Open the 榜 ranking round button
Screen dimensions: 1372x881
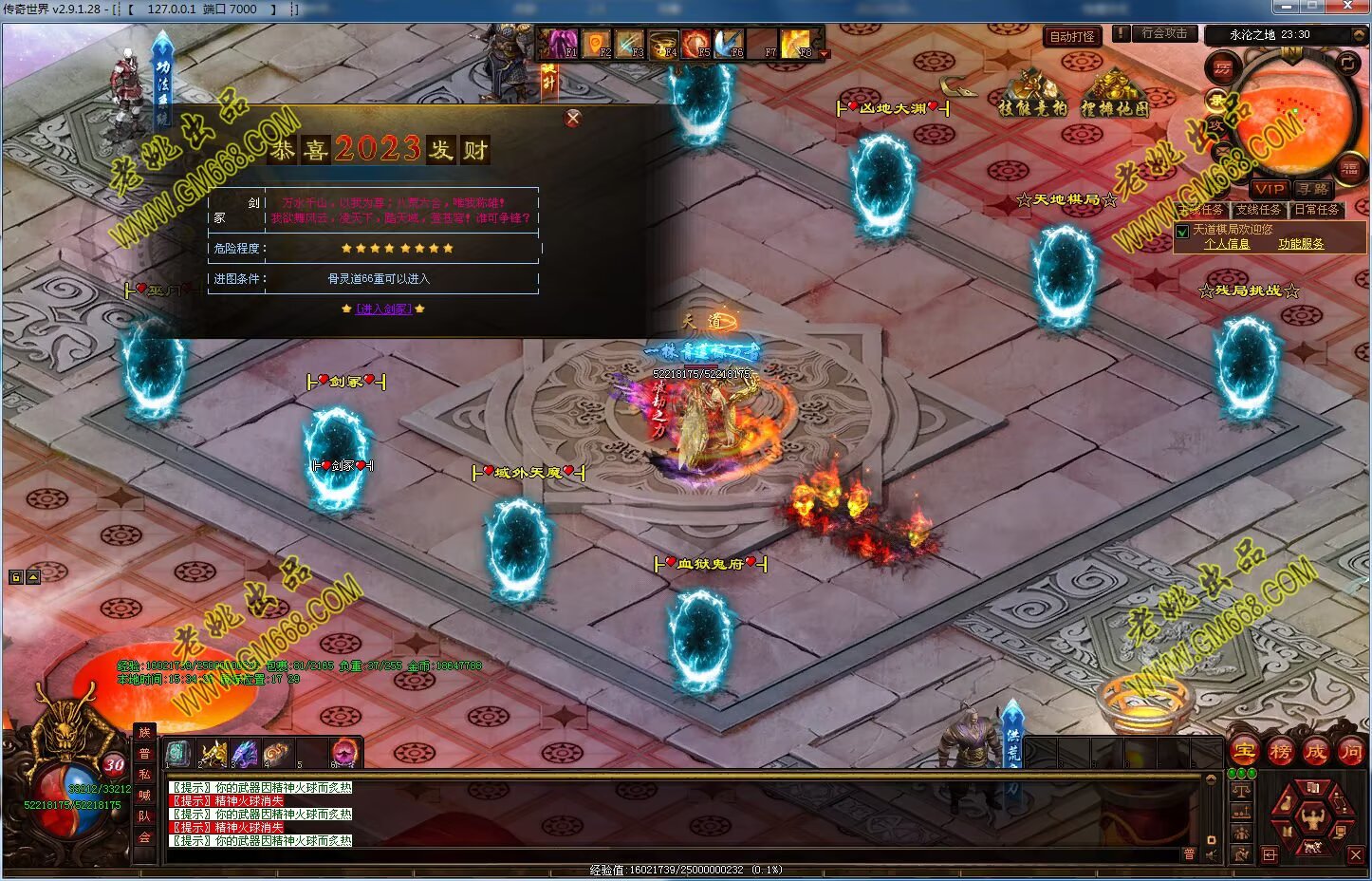[x=1280, y=752]
